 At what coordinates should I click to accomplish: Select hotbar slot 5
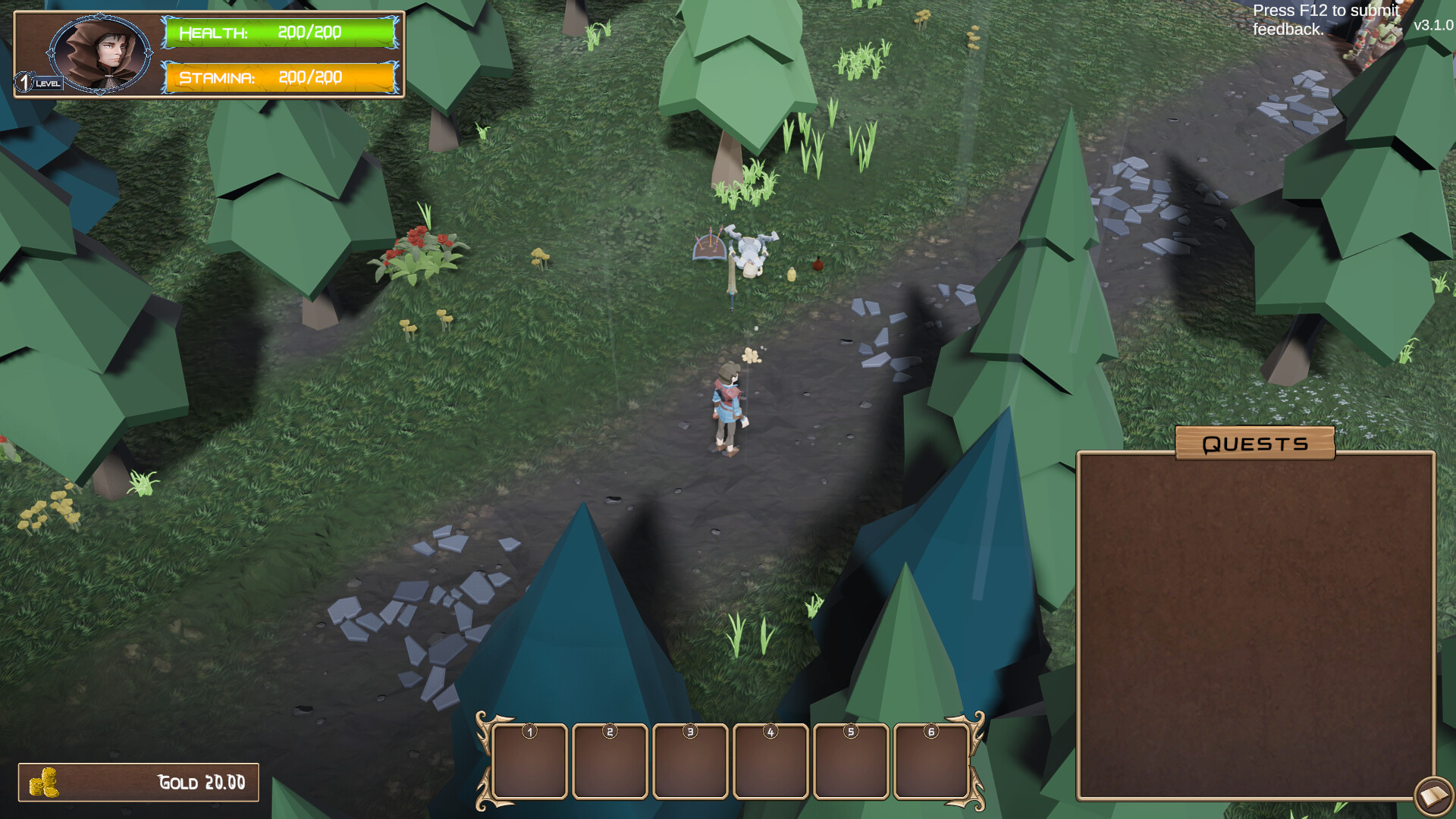pyautogui.click(x=851, y=761)
